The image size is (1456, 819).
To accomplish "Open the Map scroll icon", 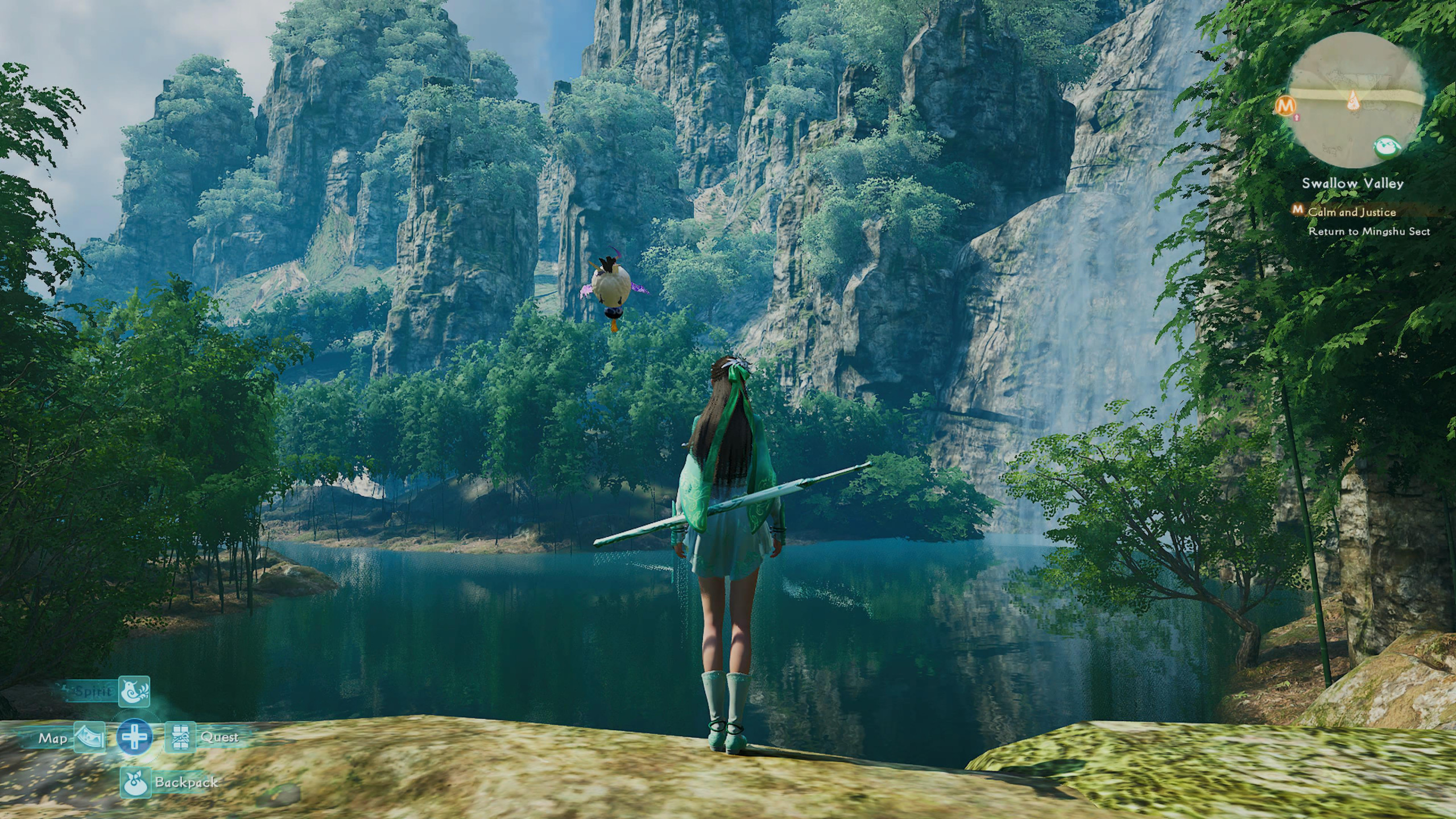I will [89, 738].
